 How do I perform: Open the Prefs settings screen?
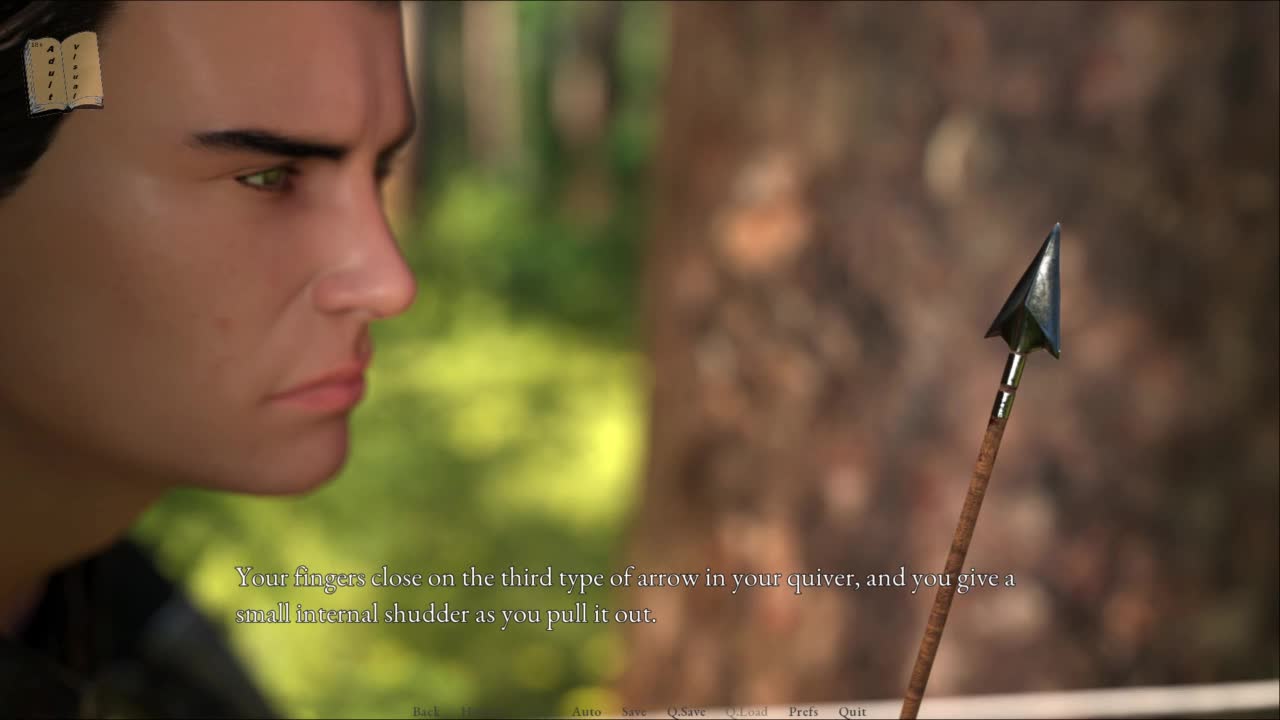coord(803,712)
